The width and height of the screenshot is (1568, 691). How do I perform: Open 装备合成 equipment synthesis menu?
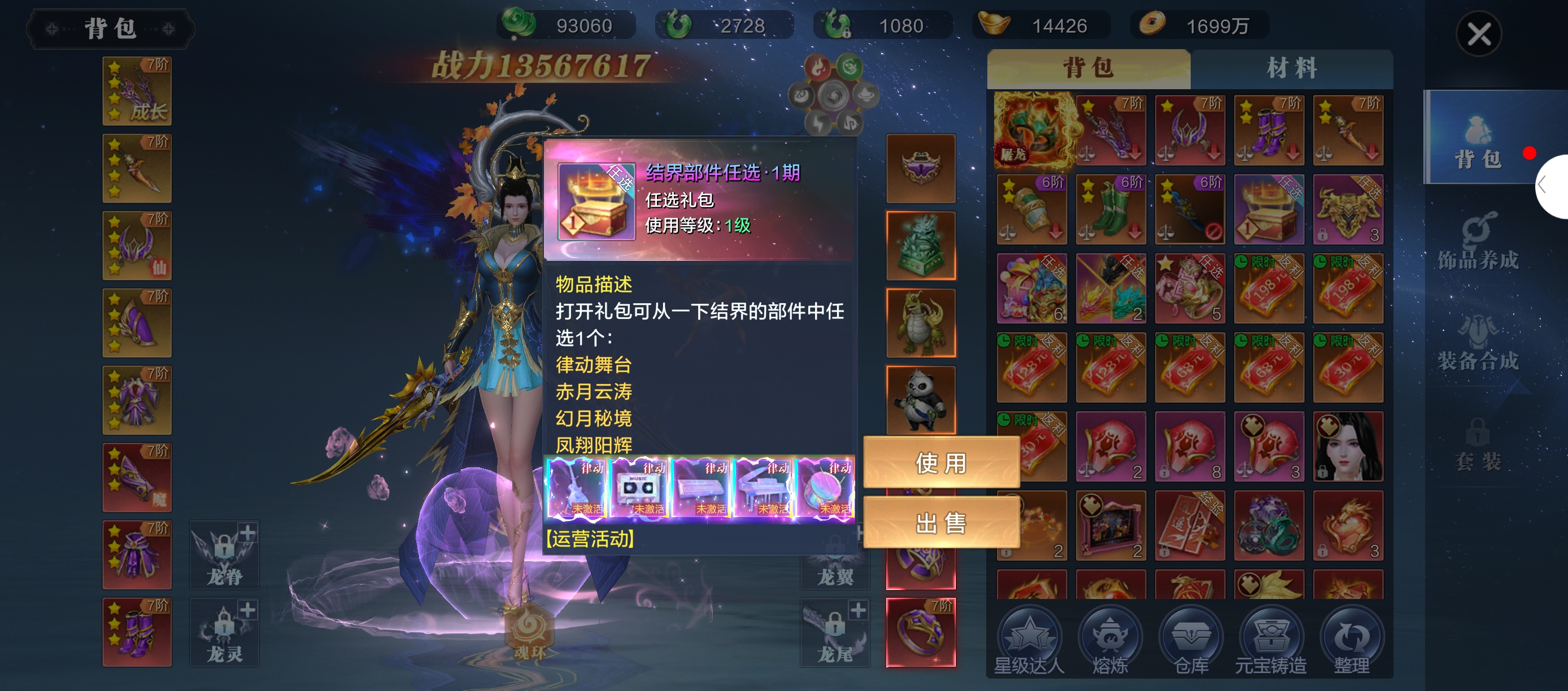(x=1478, y=344)
